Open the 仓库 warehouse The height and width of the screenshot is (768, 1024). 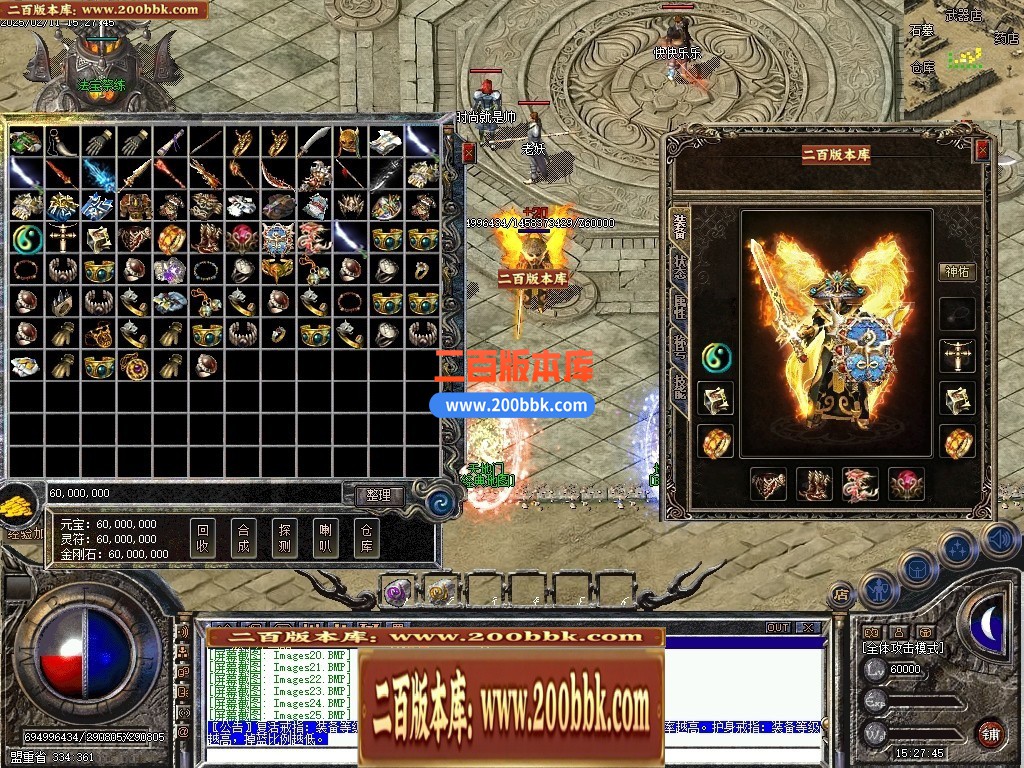[x=366, y=539]
